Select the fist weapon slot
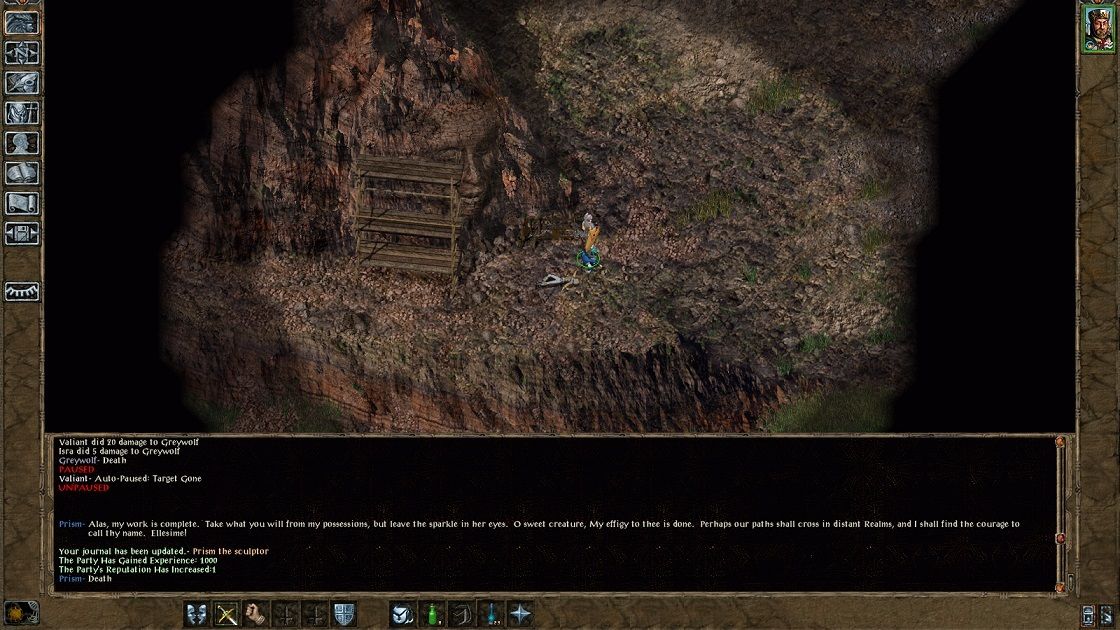1120x630 pixels. click(257, 614)
